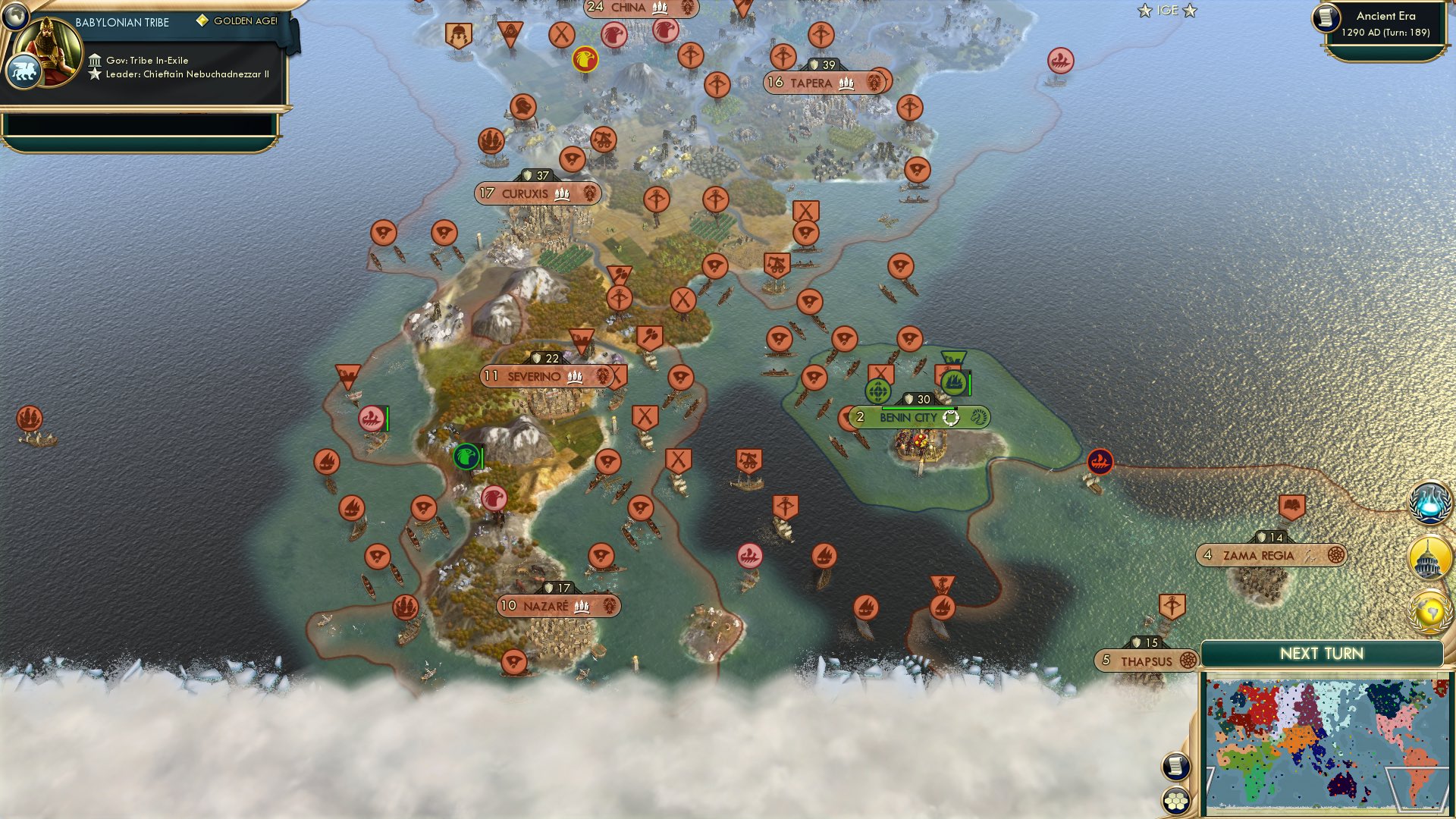This screenshot has height=819, width=1456.
Task: Open the In-Game Editor via the IGE label
Action: point(1168,11)
